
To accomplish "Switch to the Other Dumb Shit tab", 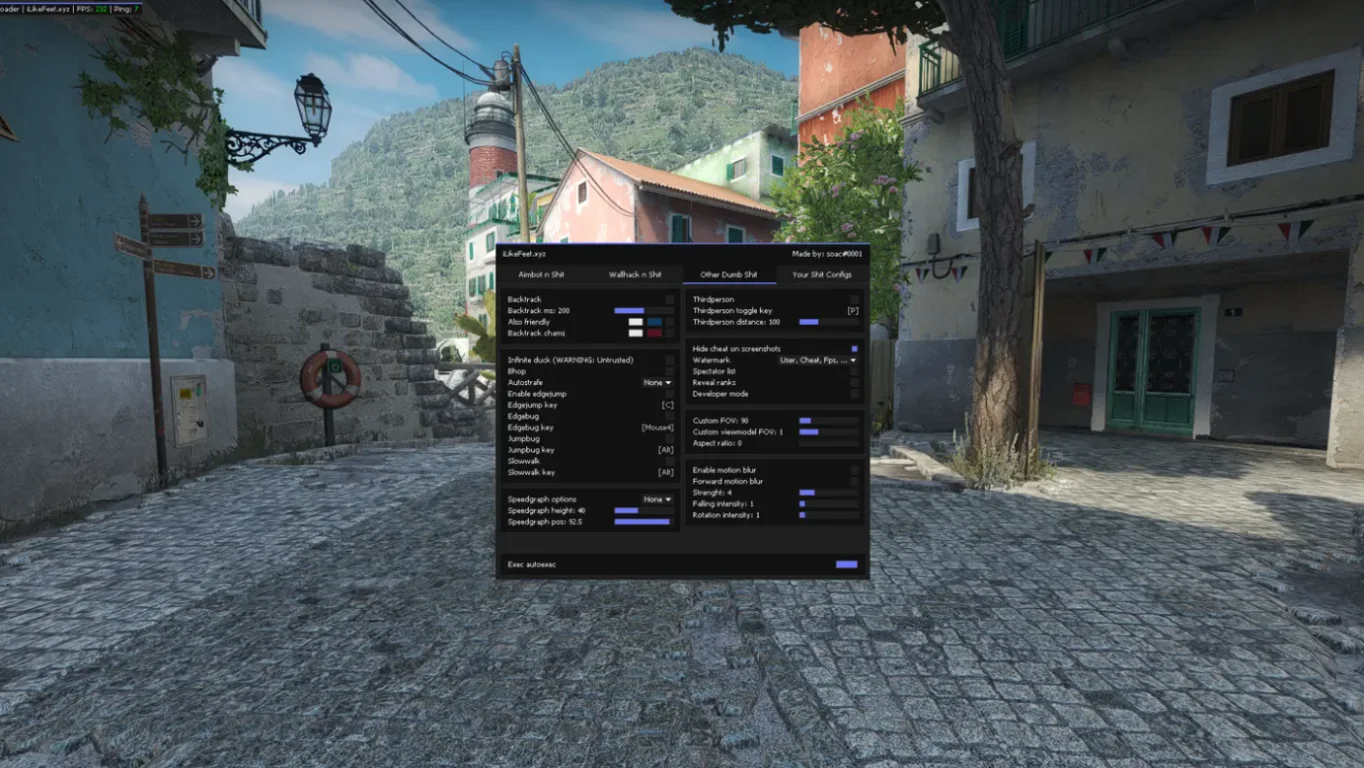I will click(x=729, y=275).
